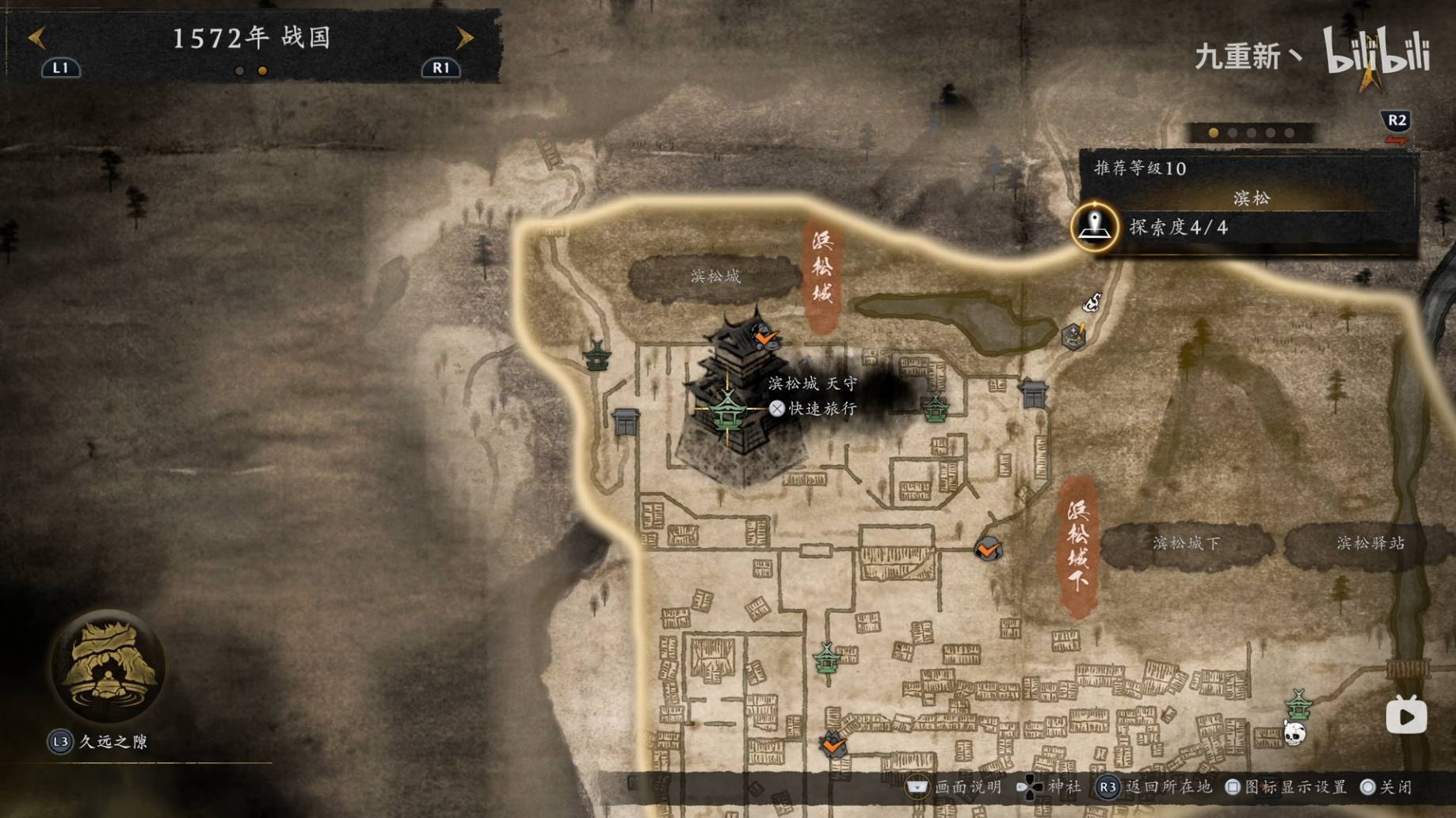Open 图标显示设置 icon display settings
This screenshot has height=818, width=1456.
1288,787
